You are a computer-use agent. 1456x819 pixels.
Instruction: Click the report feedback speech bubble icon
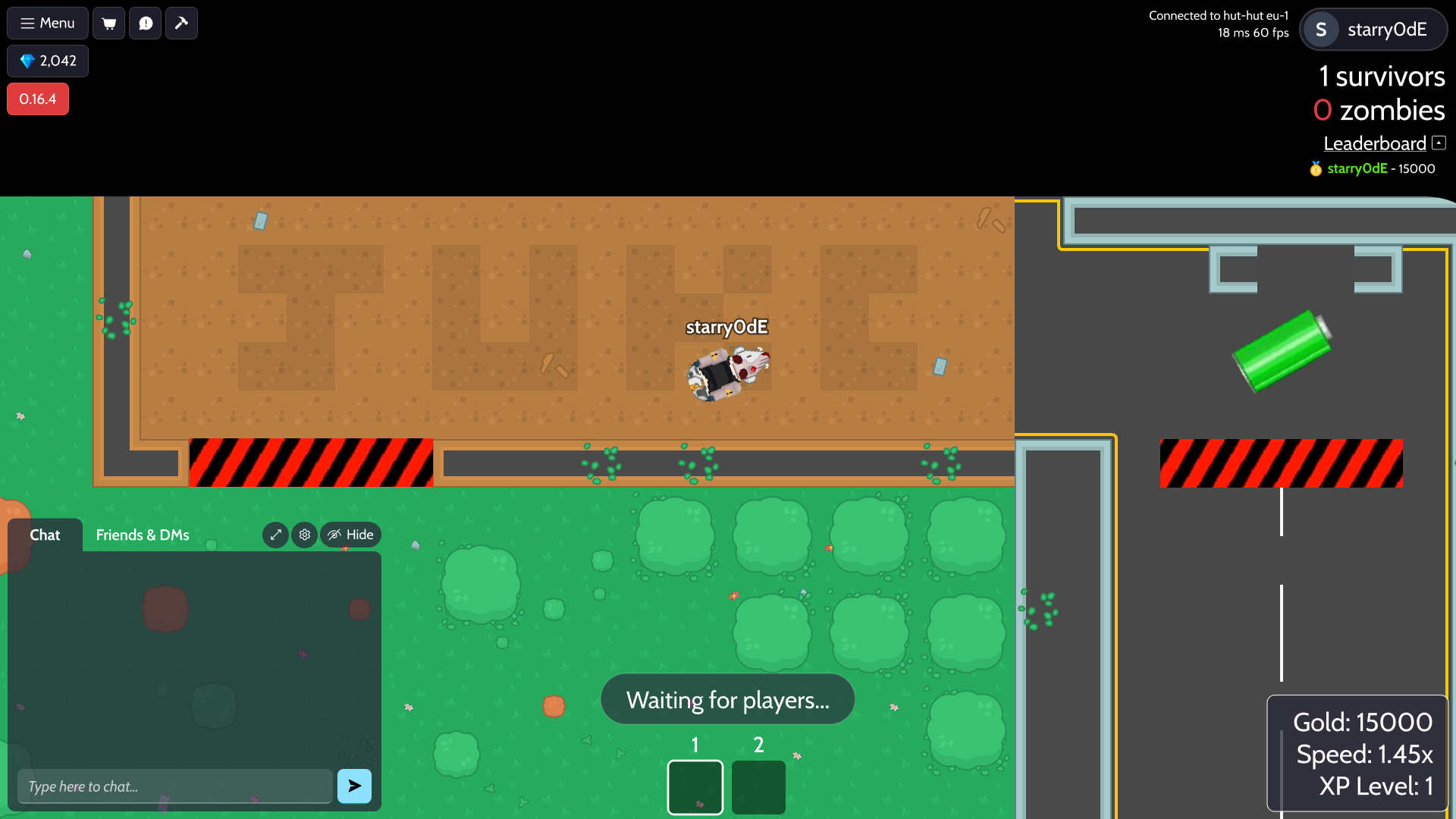coord(145,23)
